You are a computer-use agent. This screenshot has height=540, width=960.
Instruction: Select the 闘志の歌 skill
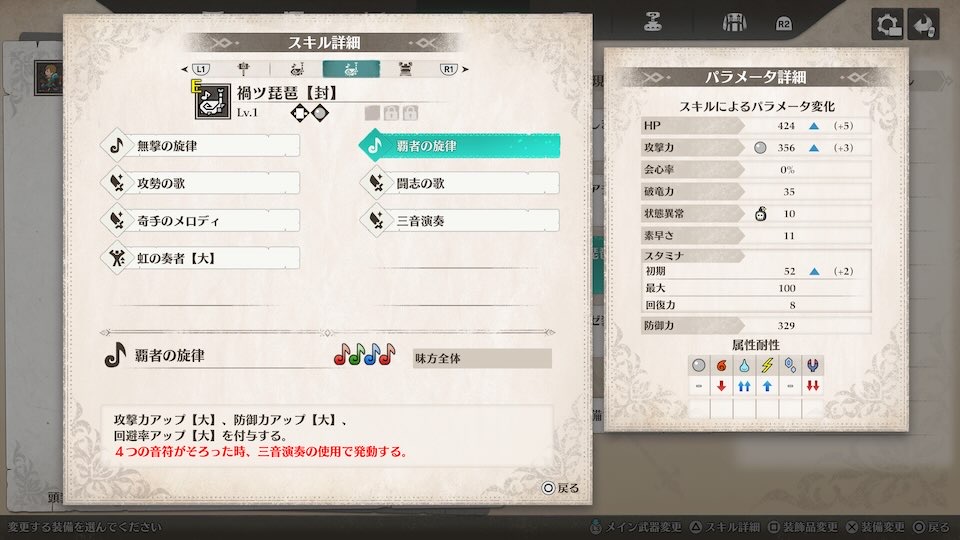pyautogui.click(x=460, y=183)
